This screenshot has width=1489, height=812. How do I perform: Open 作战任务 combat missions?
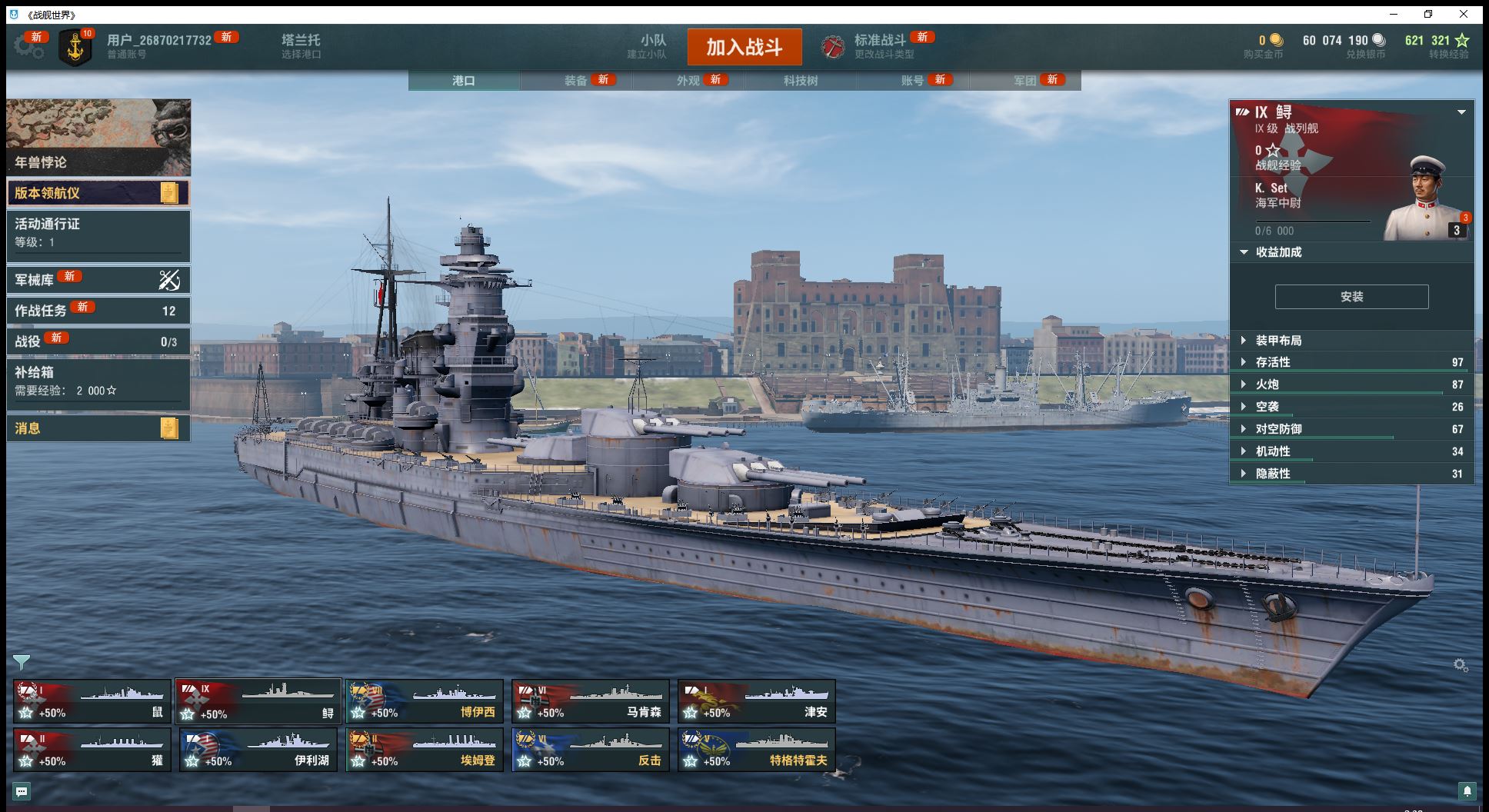click(x=98, y=311)
